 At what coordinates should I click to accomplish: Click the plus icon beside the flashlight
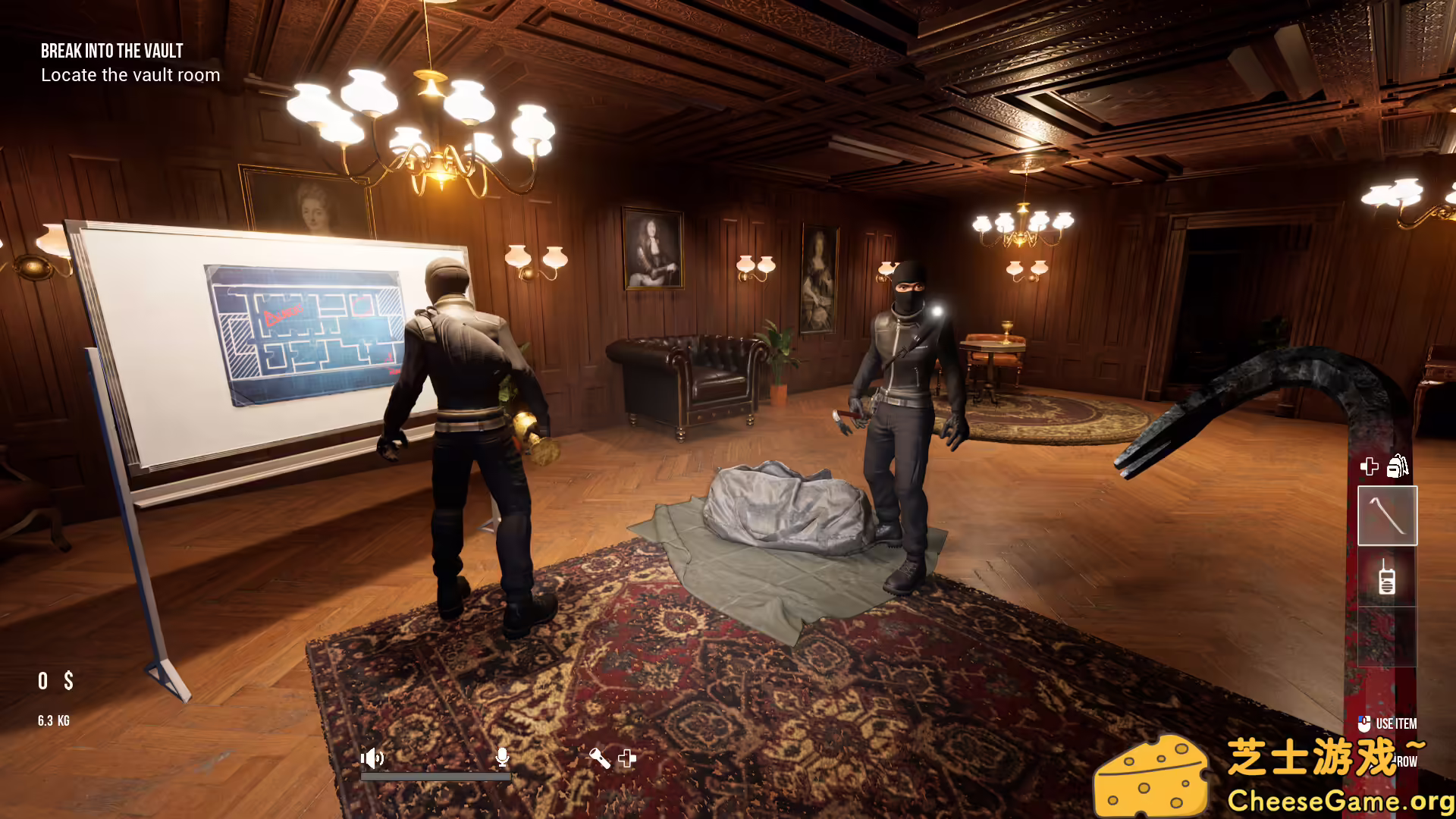click(626, 758)
